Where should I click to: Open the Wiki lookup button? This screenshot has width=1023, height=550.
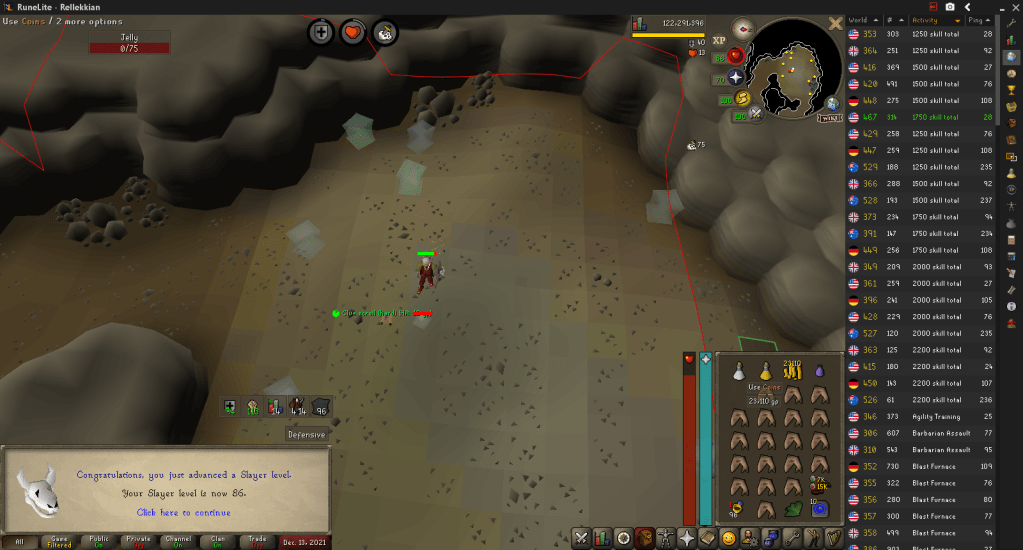(x=829, y=118)
